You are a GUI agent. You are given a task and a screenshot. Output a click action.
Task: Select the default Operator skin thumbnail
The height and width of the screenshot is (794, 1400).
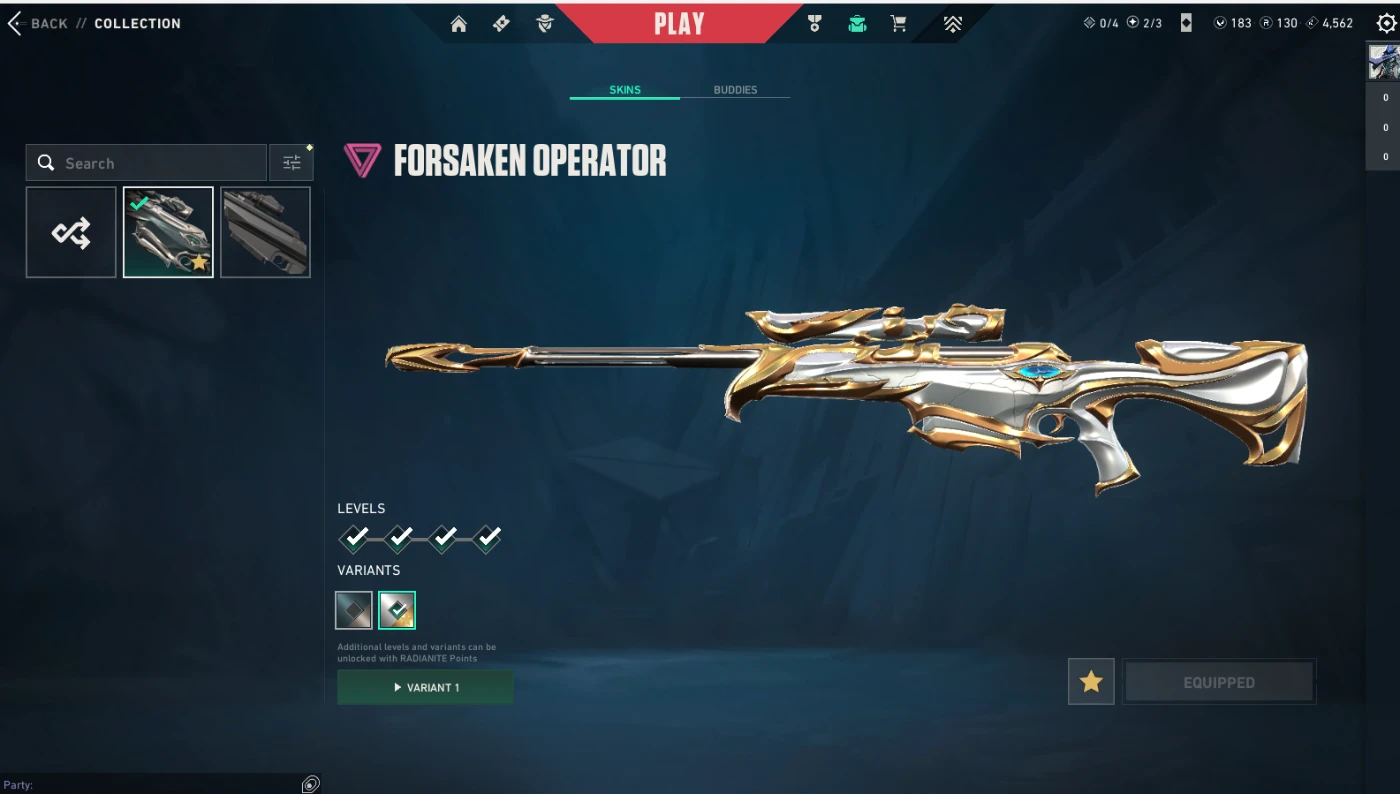[x=265, y=232]
